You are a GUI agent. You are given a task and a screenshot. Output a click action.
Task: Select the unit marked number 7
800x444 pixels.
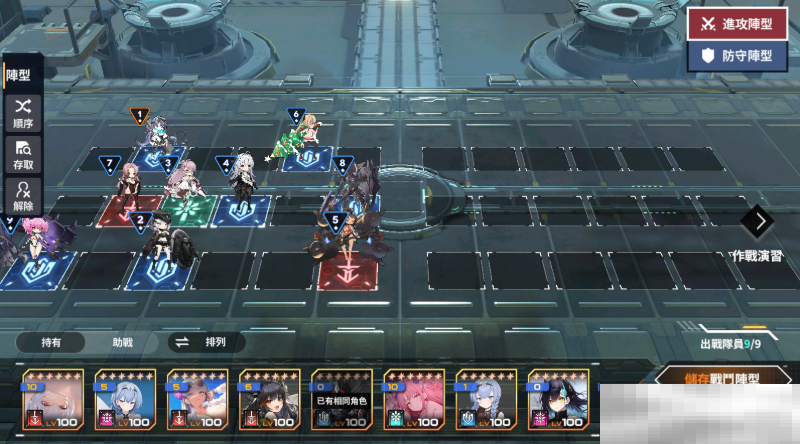128,184
